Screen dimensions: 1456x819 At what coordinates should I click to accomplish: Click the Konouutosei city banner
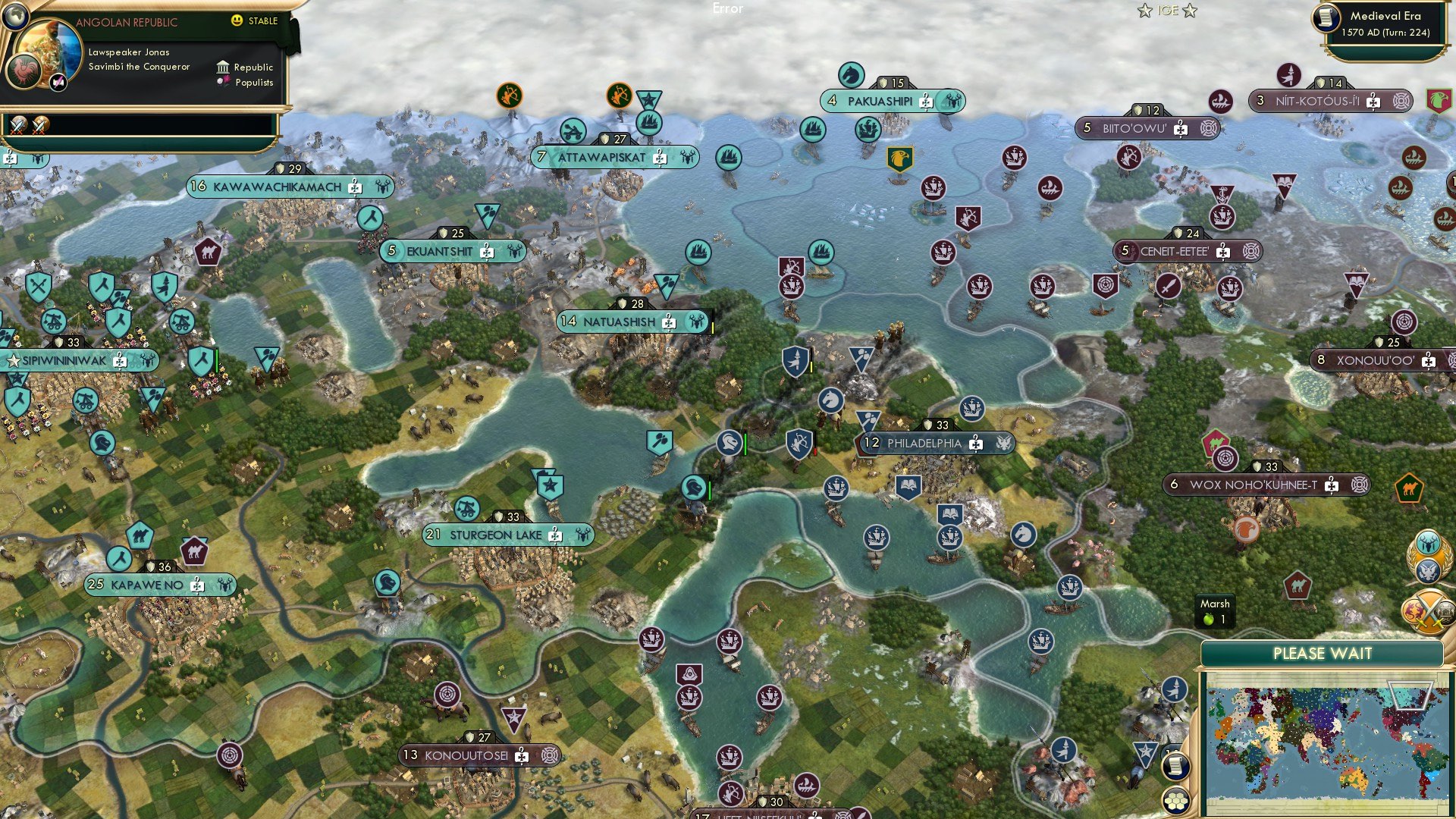click(x=466, y=755)
